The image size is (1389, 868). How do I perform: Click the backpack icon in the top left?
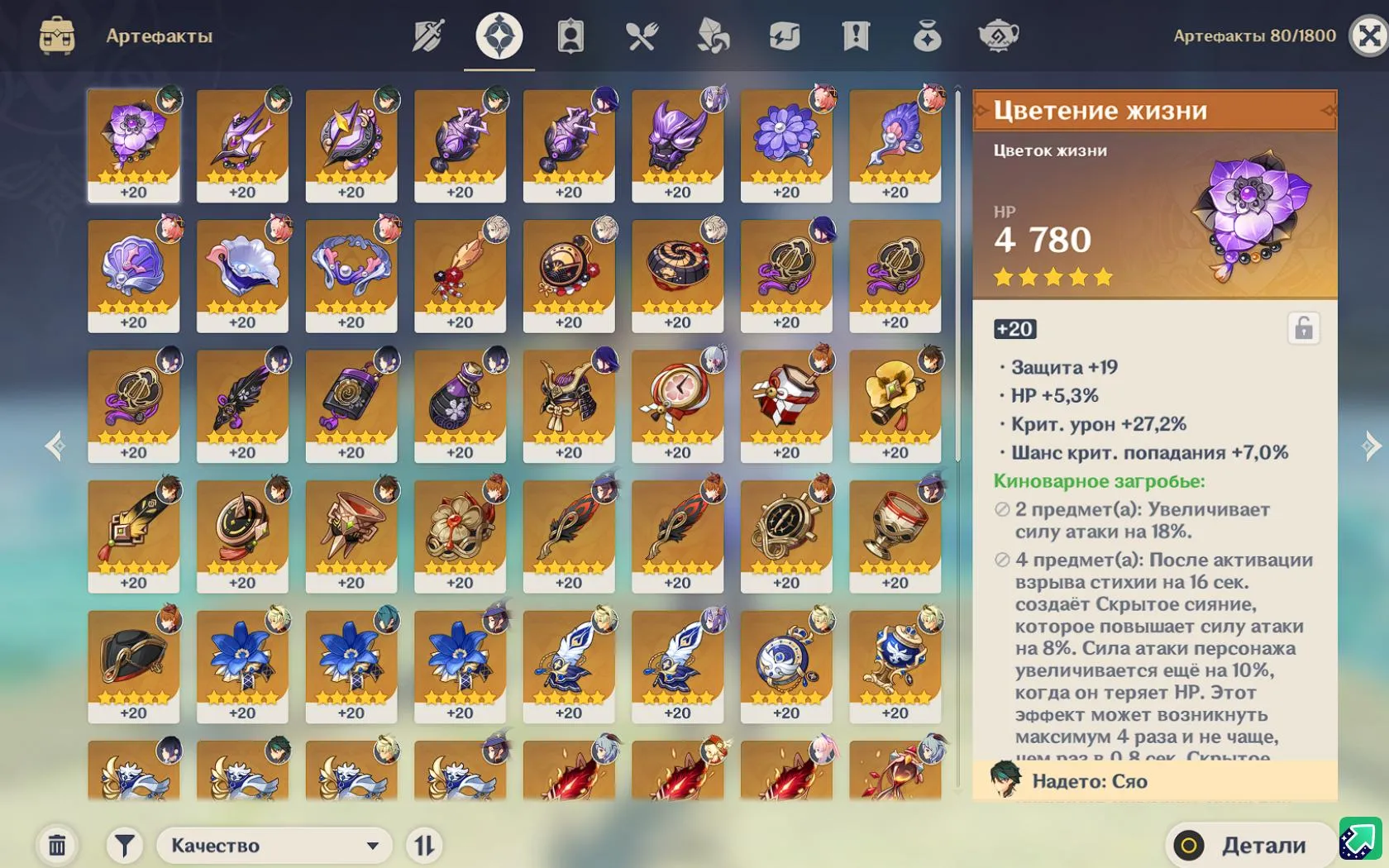55,36
